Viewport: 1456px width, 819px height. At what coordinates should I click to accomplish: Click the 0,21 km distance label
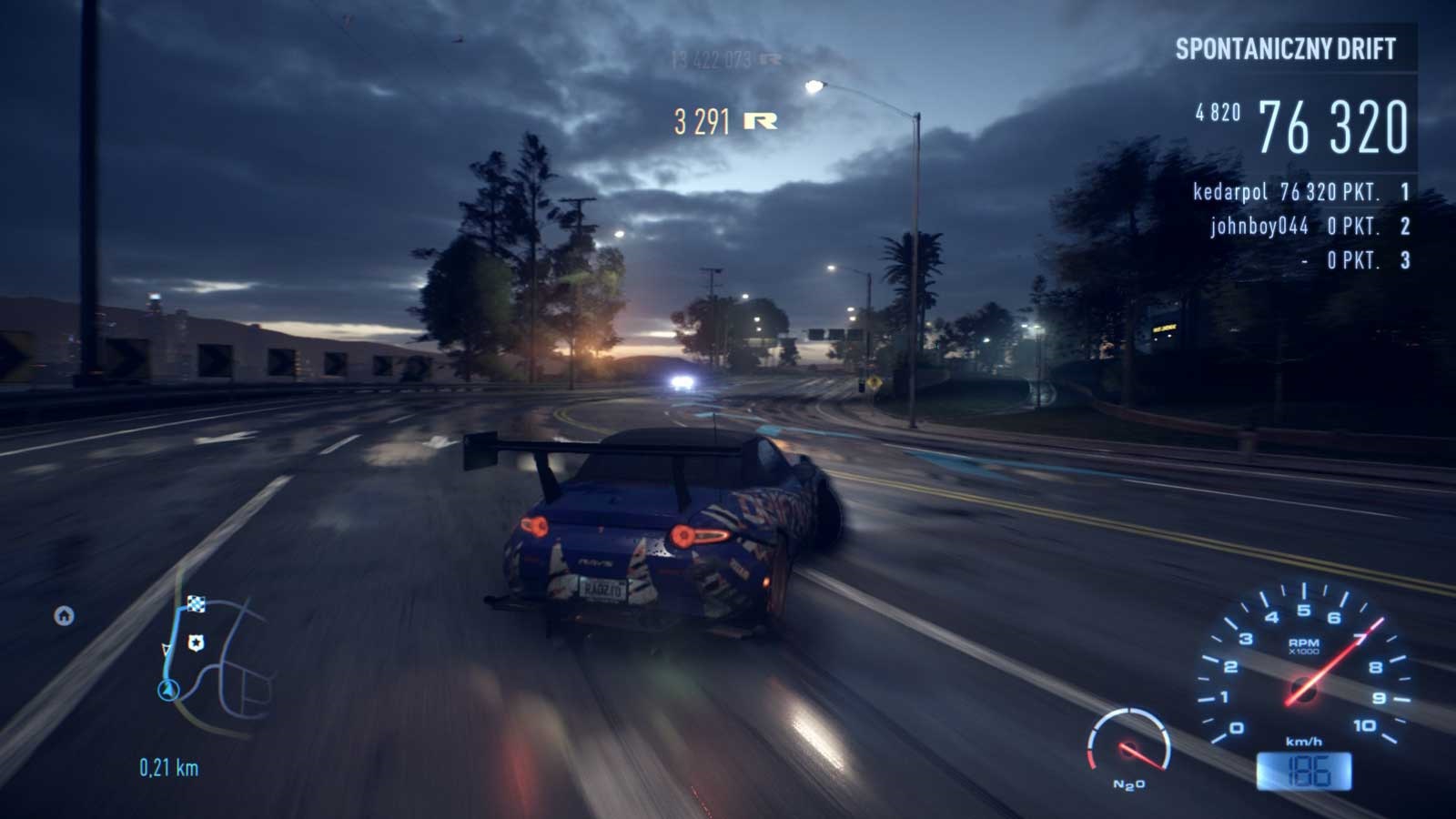coord(168,767)
